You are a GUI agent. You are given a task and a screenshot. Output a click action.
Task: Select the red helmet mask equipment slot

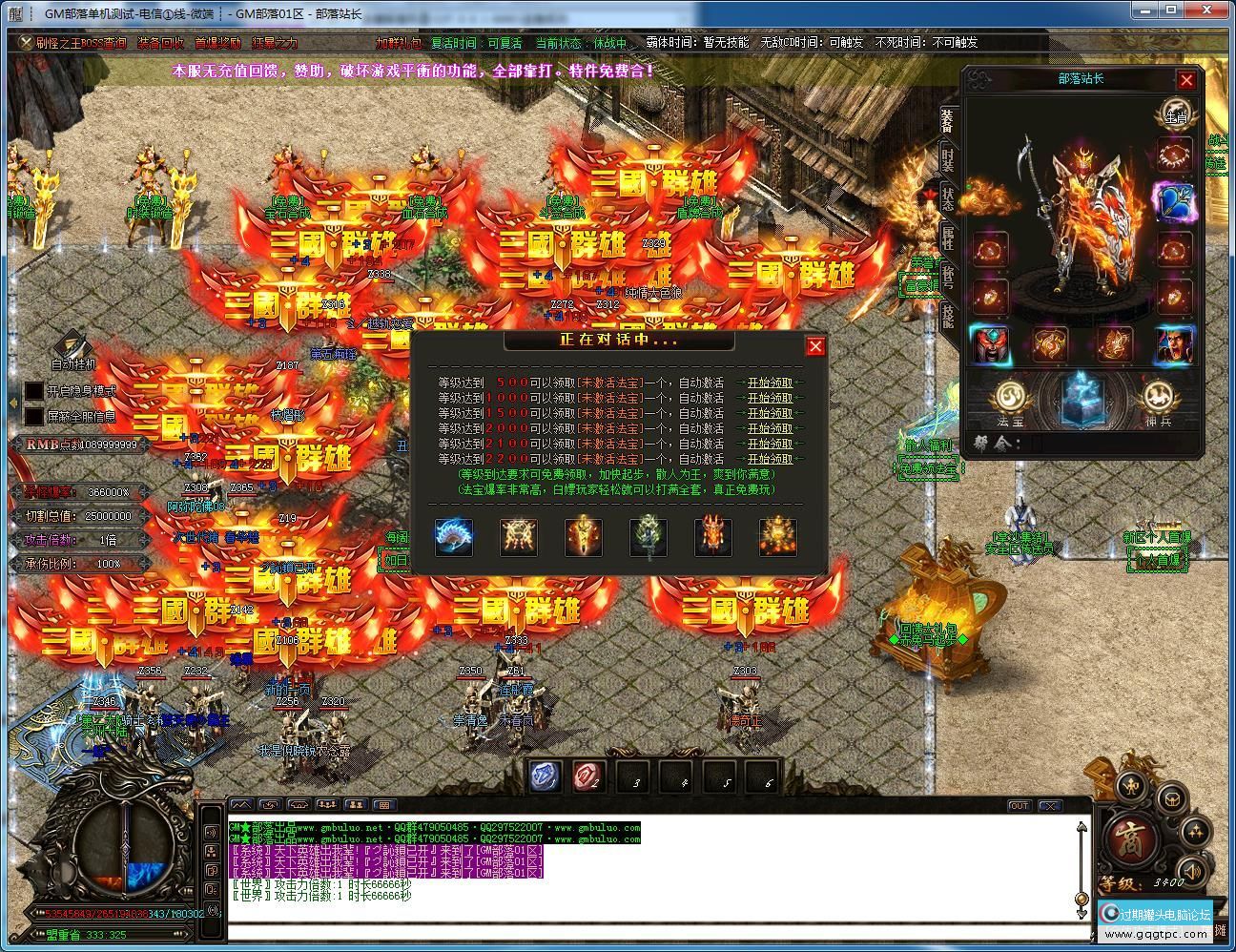[x=990, y=344]
